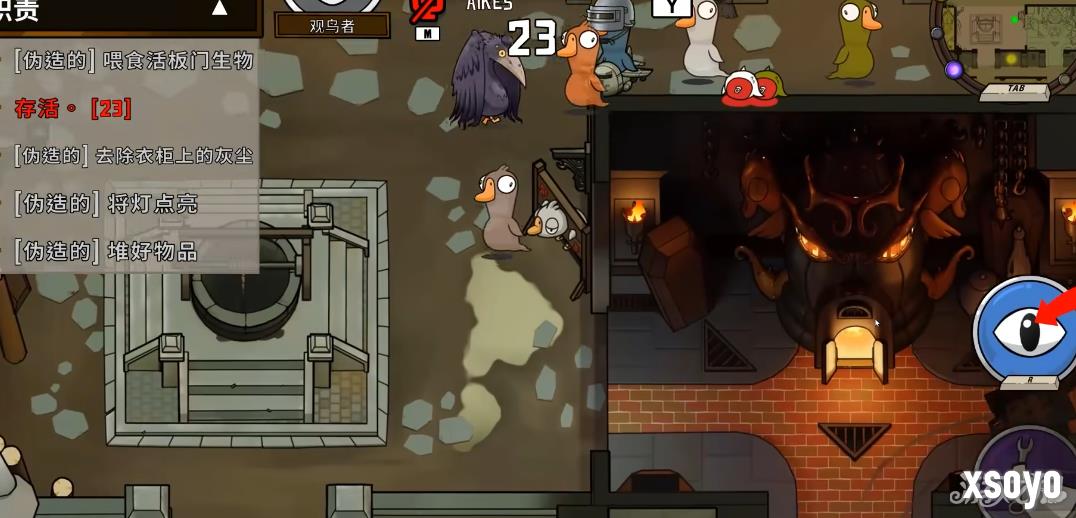Select the 将灯点亮 task entry
Viewport: 1076px width, 518px height.
(106, 204)
